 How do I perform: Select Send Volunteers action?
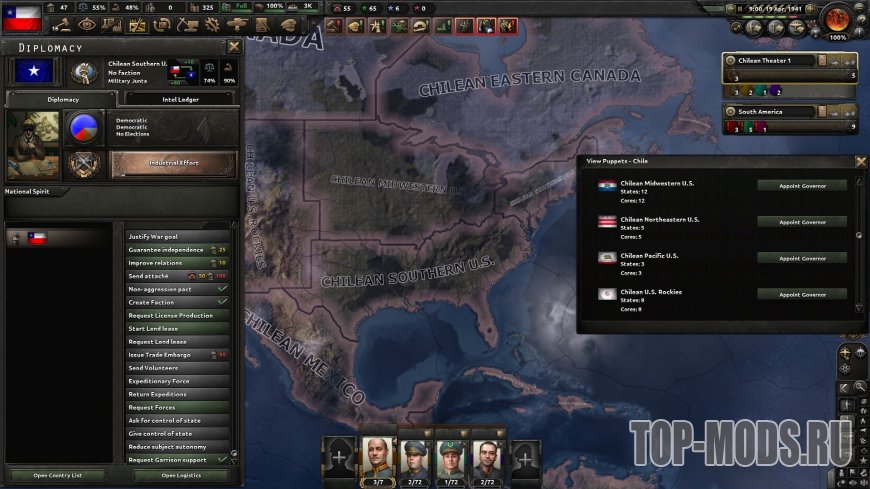click(168, 368)
